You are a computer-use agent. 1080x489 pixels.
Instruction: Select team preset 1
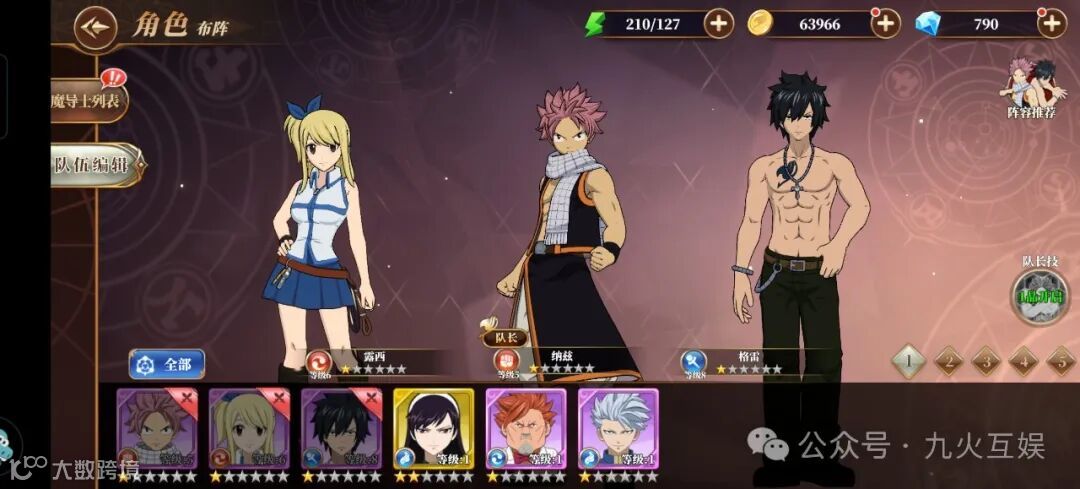[x=908, y=361]
